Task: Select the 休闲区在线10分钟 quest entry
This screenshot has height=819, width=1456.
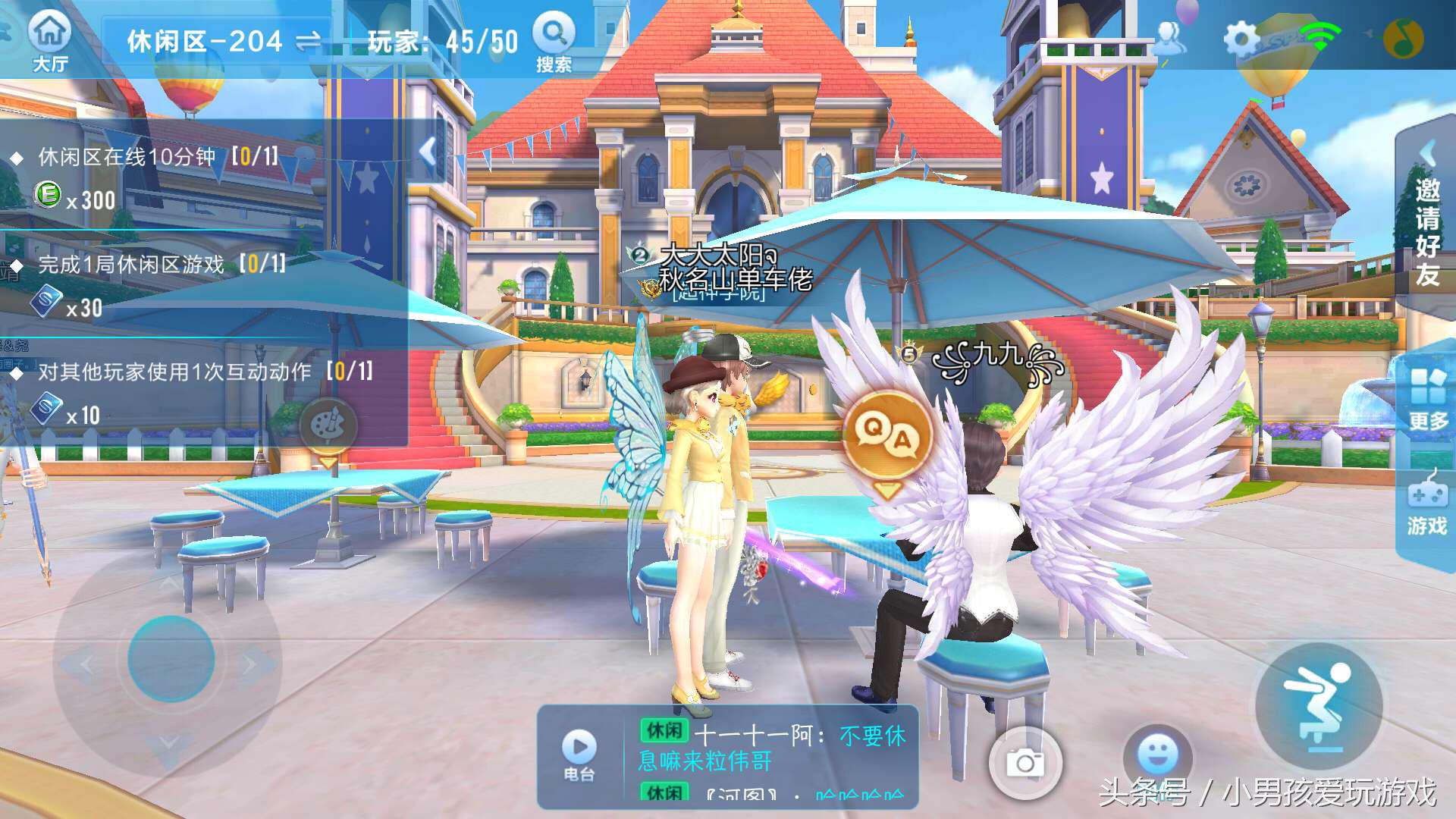Action: (158, 157)
